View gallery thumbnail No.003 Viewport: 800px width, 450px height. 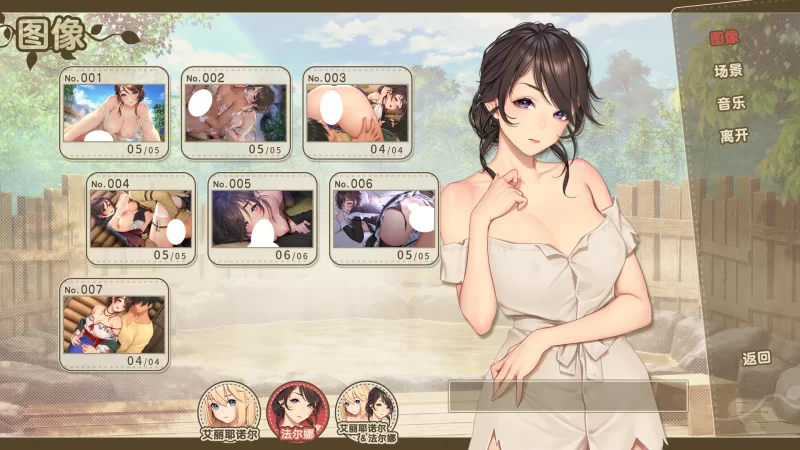[x=358, y=112]
